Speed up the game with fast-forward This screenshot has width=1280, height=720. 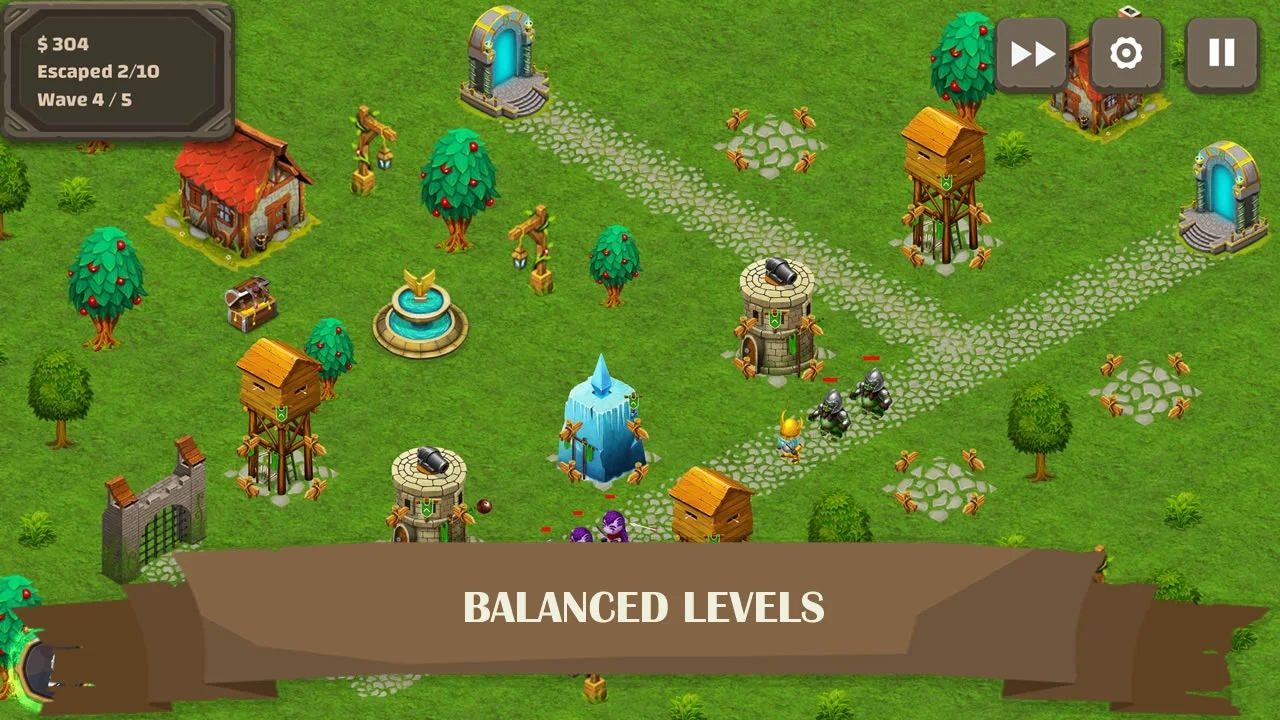click(x=1031, y=54)
